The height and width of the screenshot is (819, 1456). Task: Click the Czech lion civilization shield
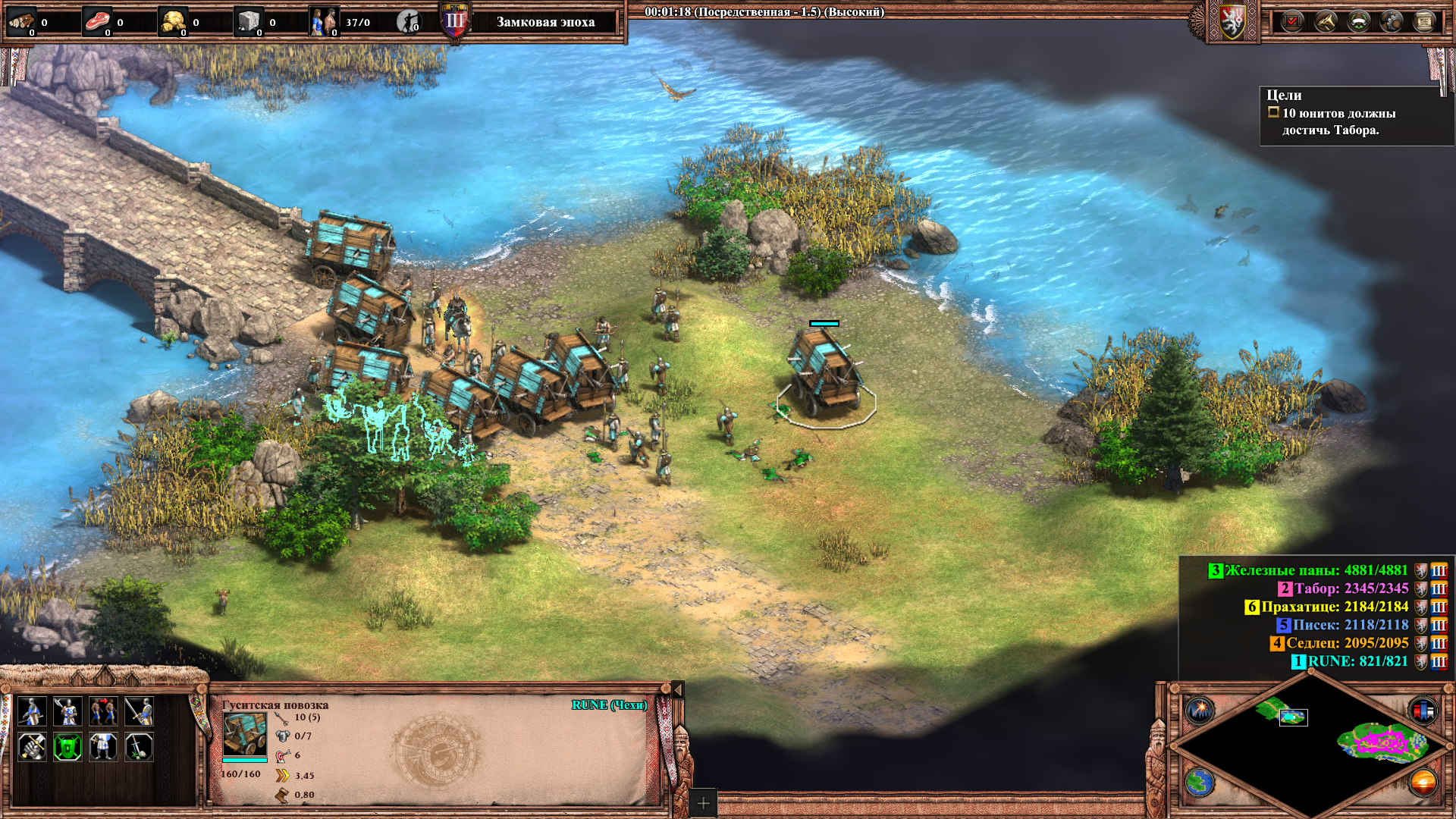[x=1232, y=21]
